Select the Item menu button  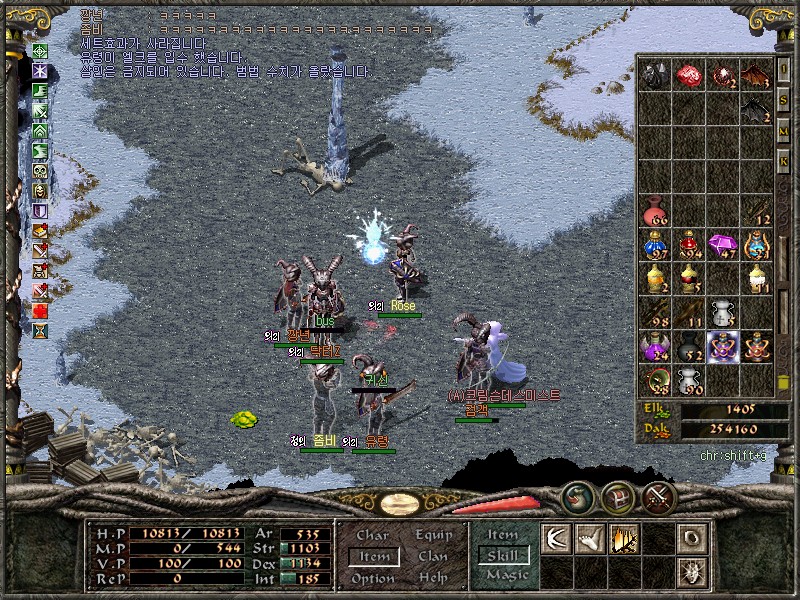tap(373, 556)
